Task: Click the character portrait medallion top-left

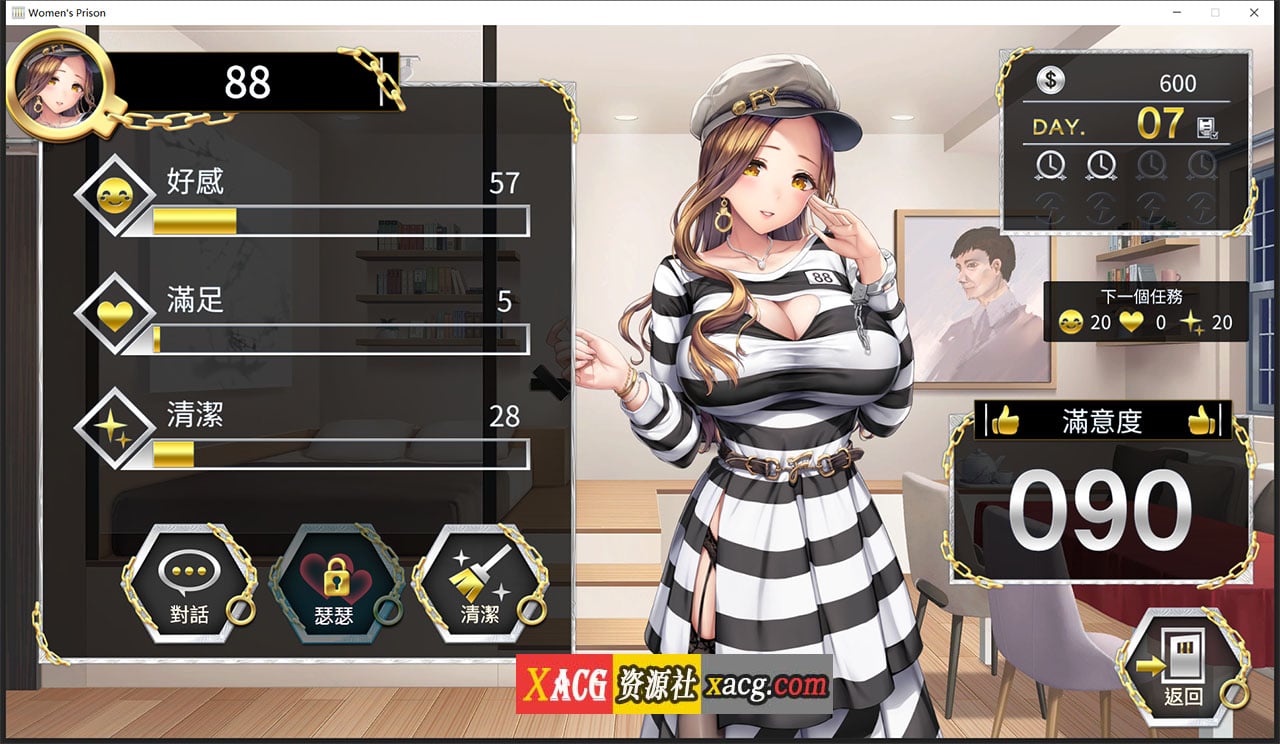Action: (x=60, y=78)
